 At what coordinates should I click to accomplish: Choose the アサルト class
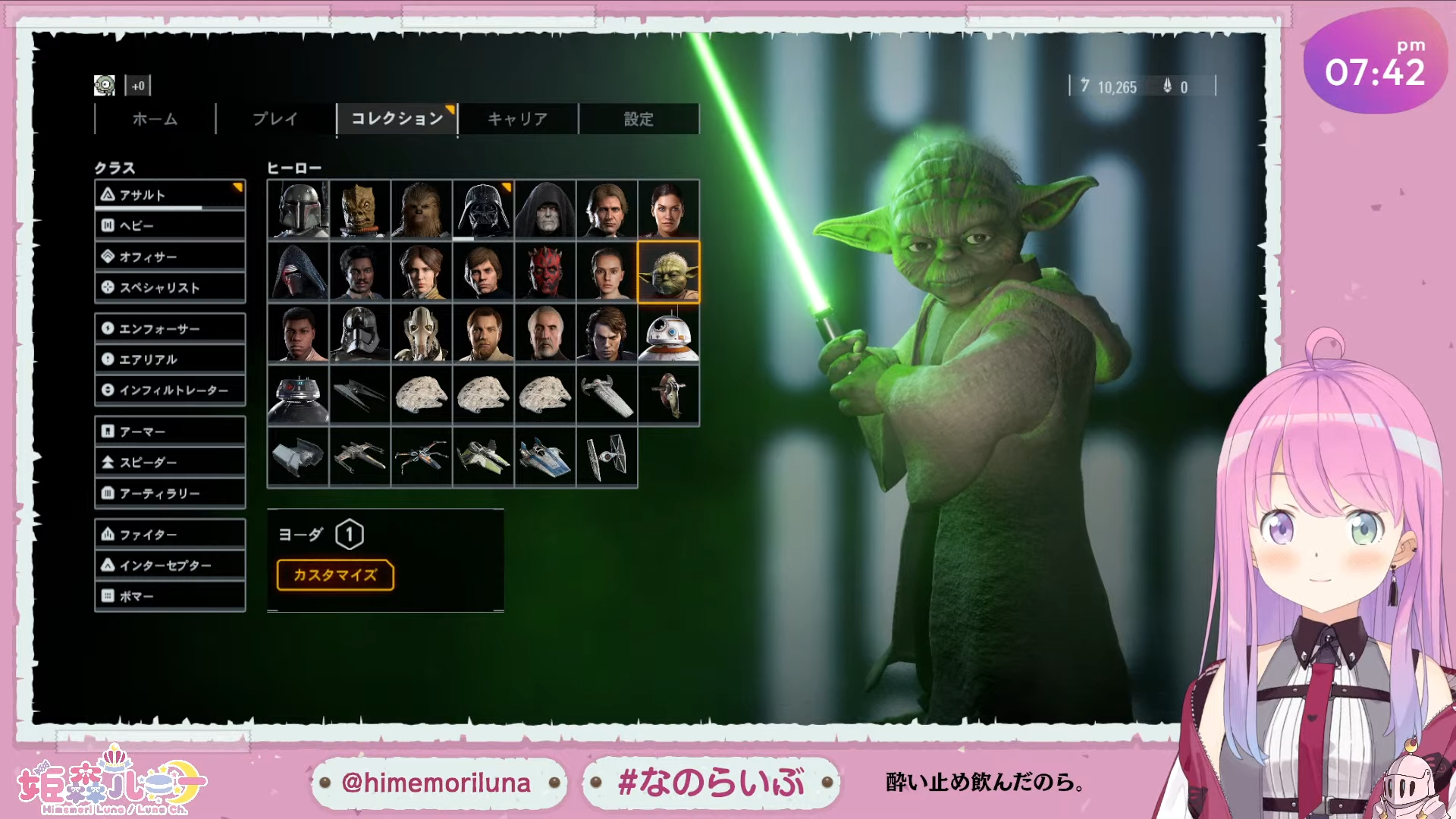tap(170, 195)
